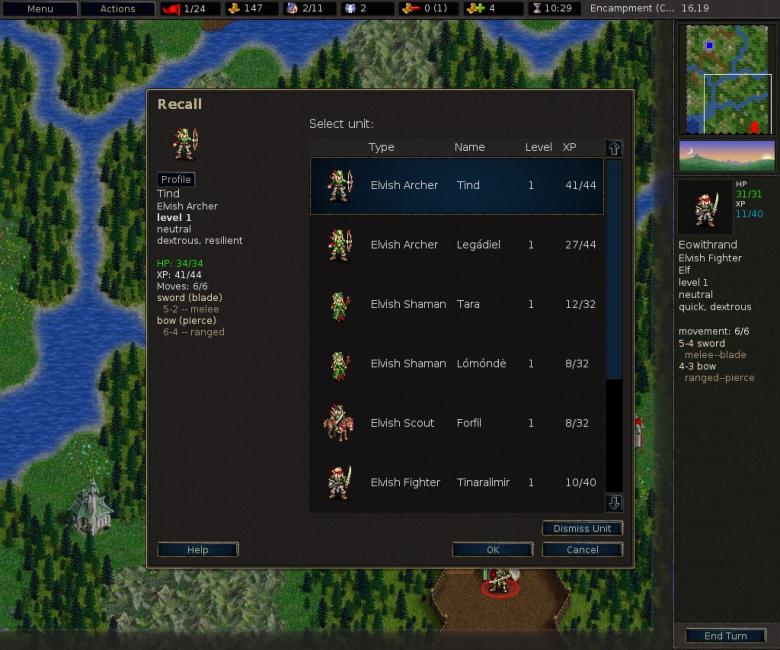Open the Menu button in top bar

[40, 9]
